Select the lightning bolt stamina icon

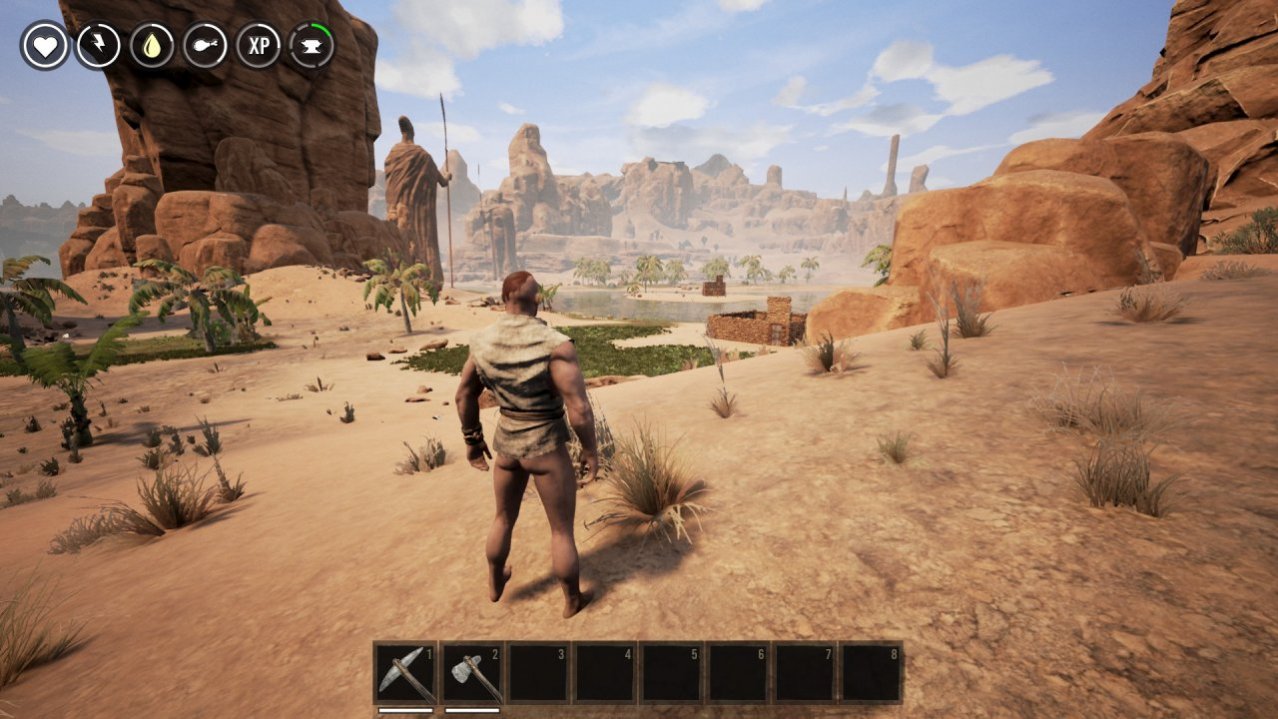pos(98,46)
